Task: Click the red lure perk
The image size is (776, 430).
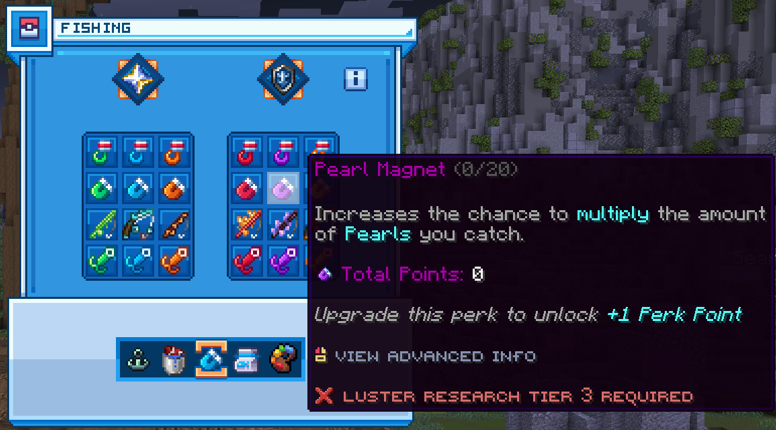Action: pyautogui.click(x=248, y=259)
